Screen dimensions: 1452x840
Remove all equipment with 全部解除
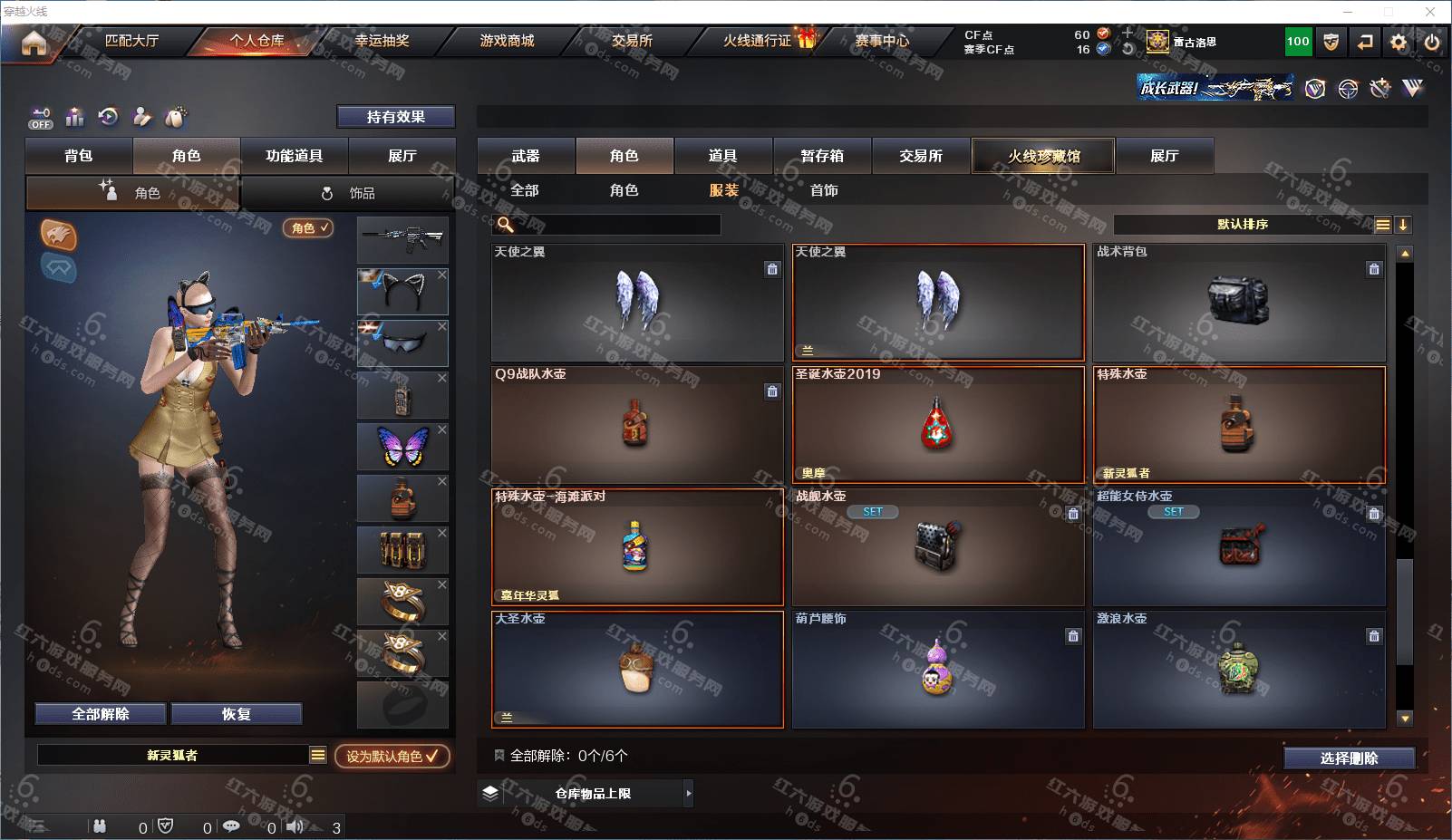coord(101,714)
